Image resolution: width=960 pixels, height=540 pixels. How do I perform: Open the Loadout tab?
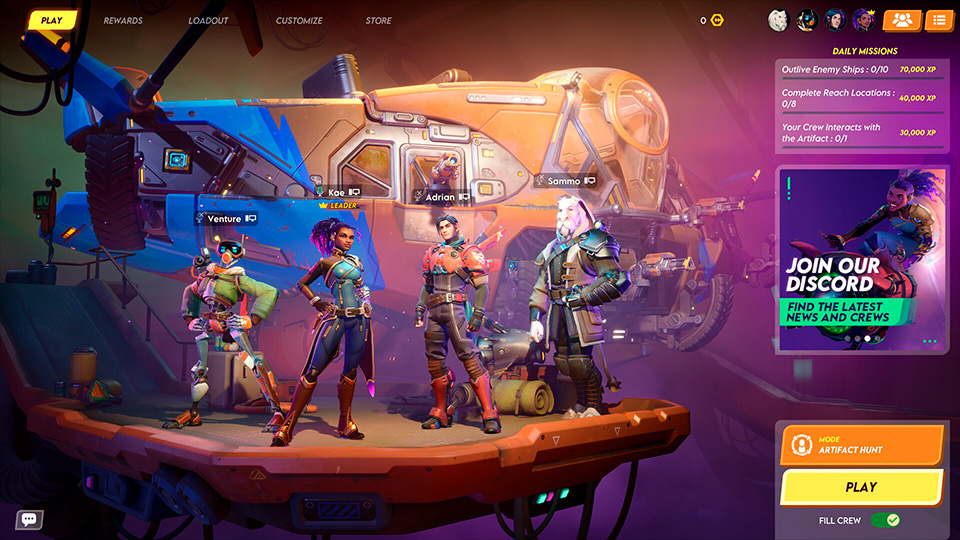coord(208,20)
